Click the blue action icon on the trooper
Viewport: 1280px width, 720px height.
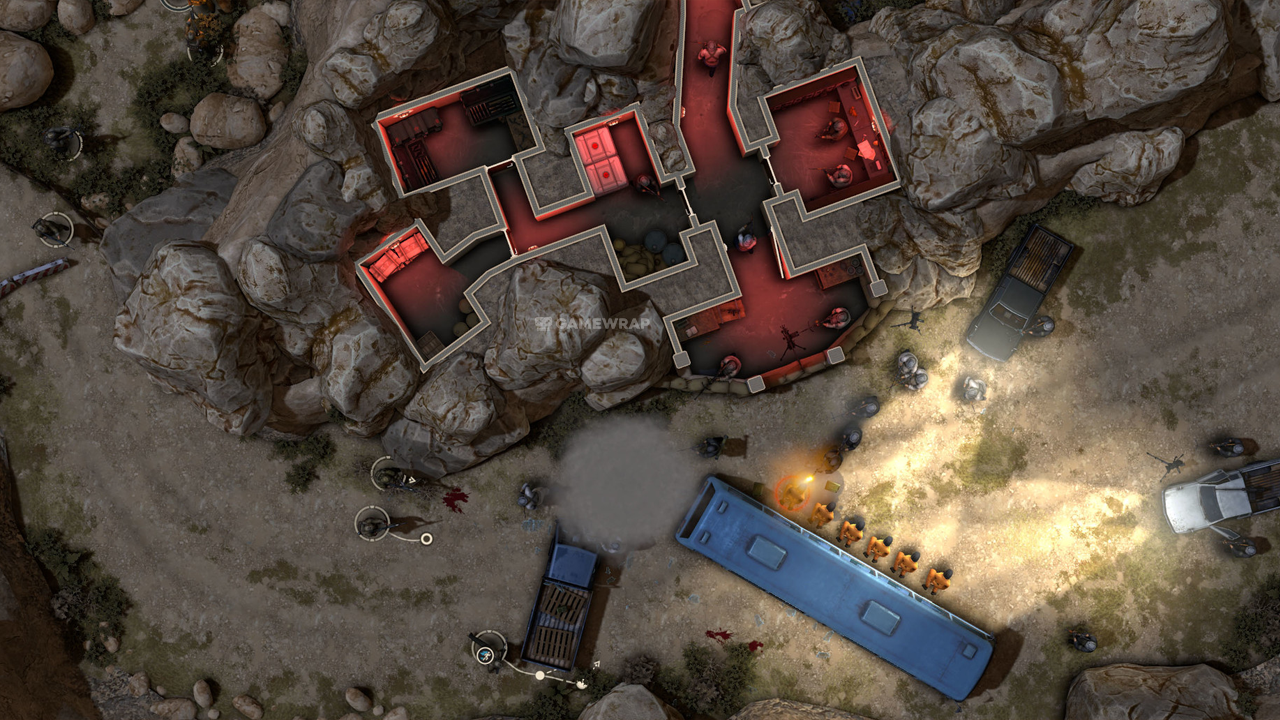click(486, 655)
